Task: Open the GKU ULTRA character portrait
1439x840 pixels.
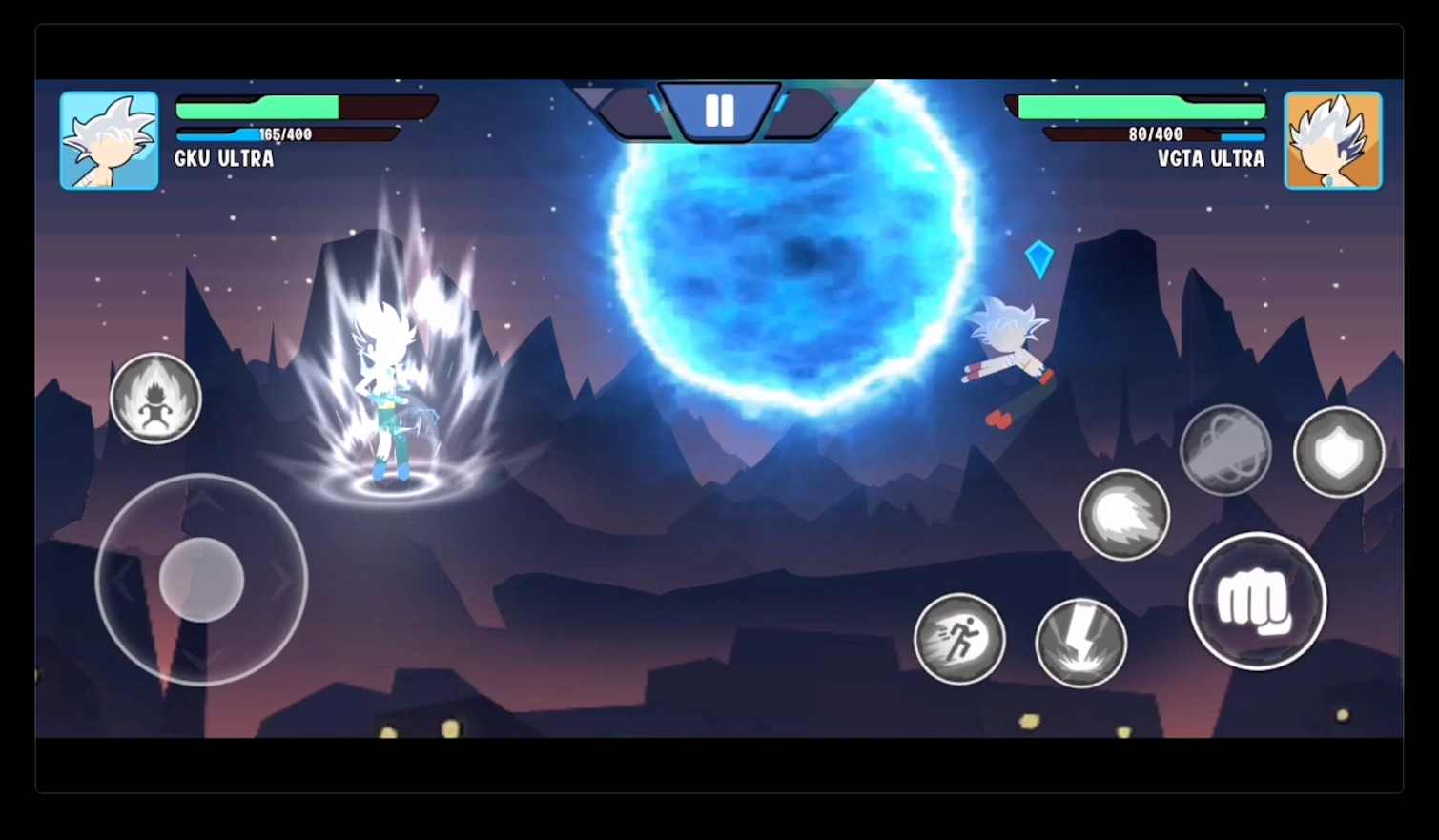Action: (108, 139)
